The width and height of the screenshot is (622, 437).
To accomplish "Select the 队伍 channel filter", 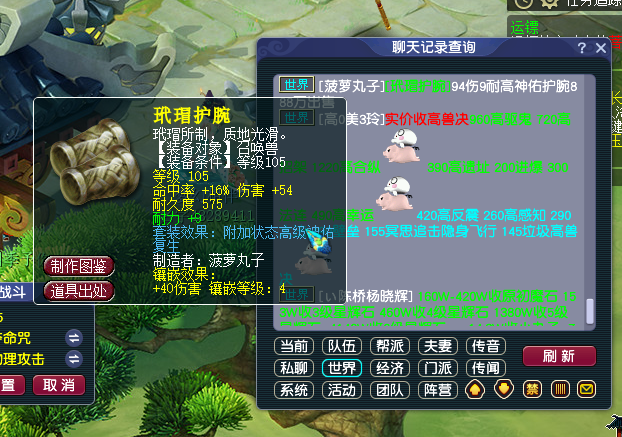I will point(341,346).
